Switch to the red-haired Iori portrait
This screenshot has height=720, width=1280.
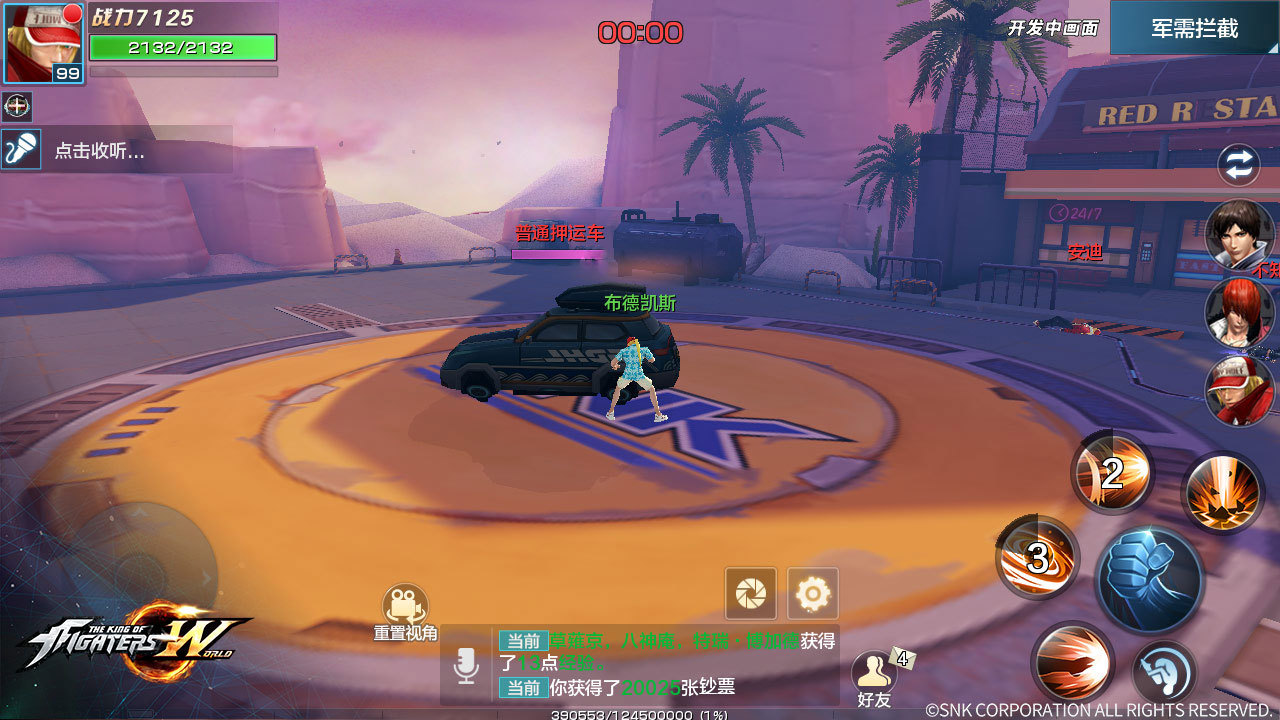pos(1240,312)
